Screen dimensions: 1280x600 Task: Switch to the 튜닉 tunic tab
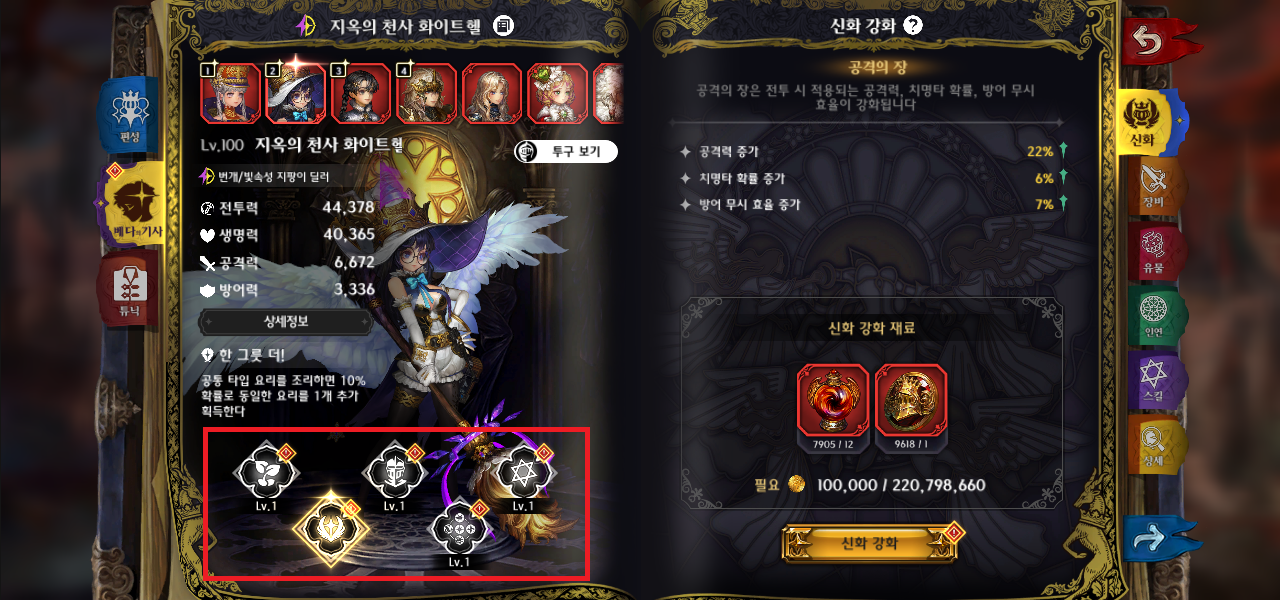pyautogui.click(x=129, y=287)
